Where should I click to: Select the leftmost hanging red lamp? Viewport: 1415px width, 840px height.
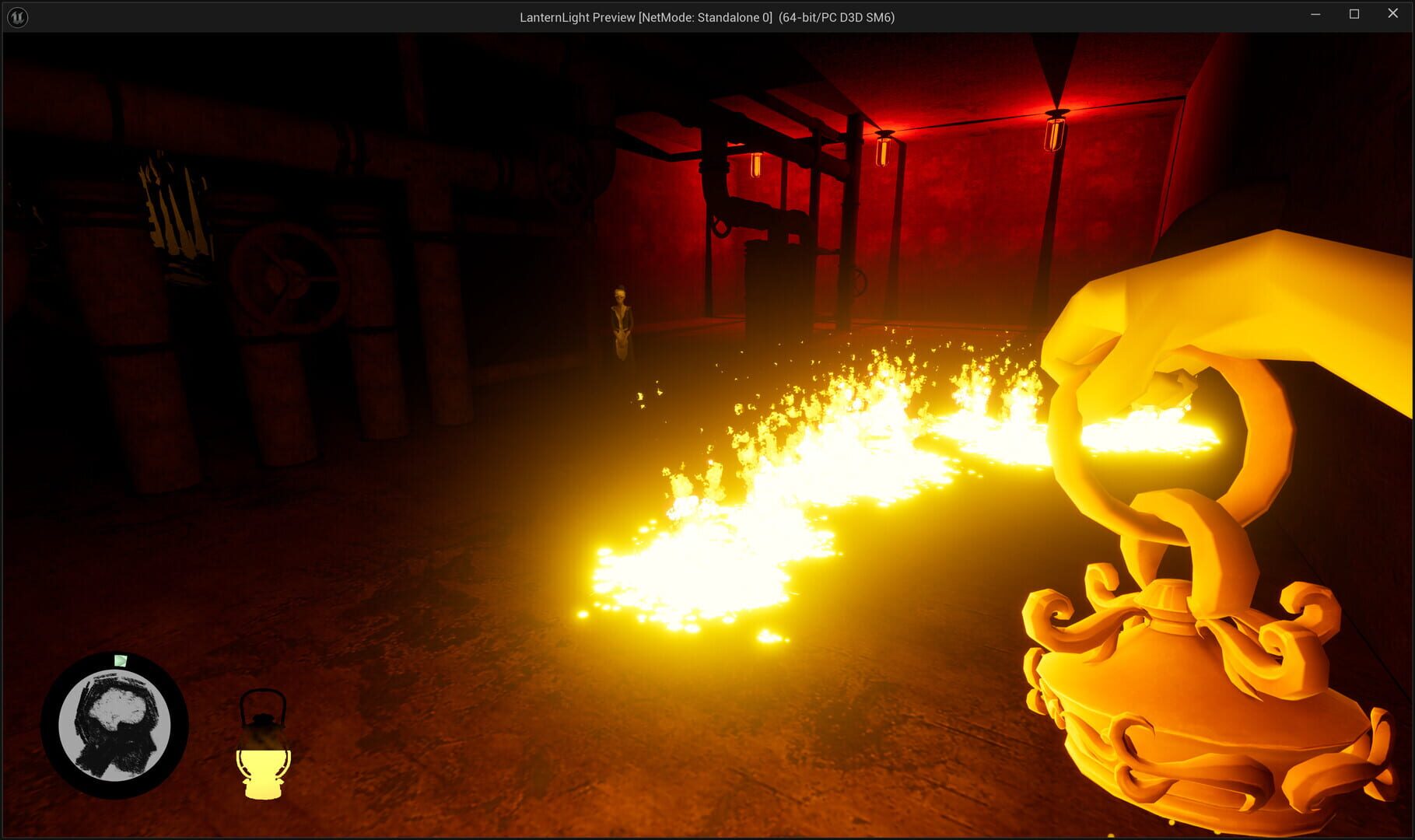pyautogui.click(x=757, y=165)
